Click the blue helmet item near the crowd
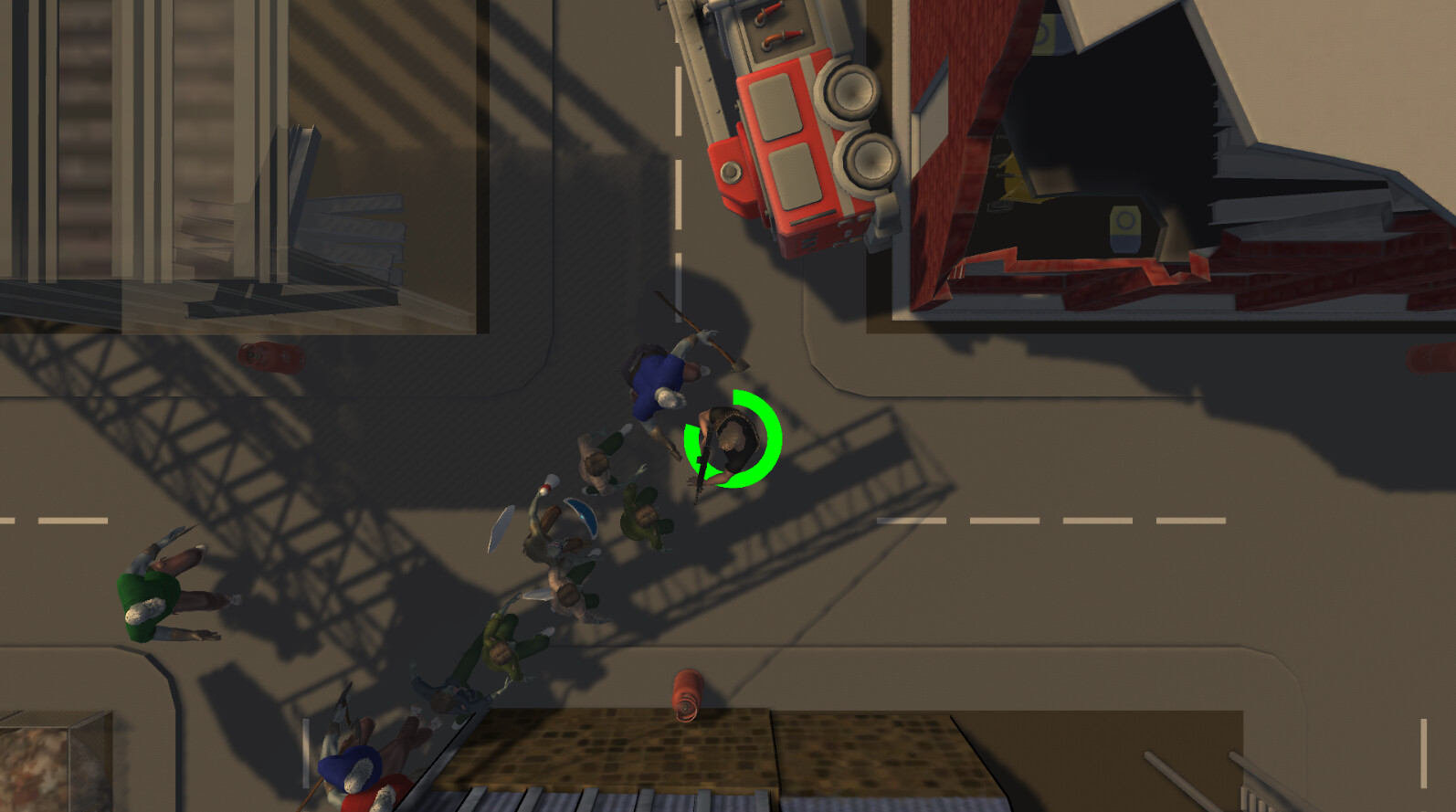This screenshot has height=812, width=1456. point(580,517)
